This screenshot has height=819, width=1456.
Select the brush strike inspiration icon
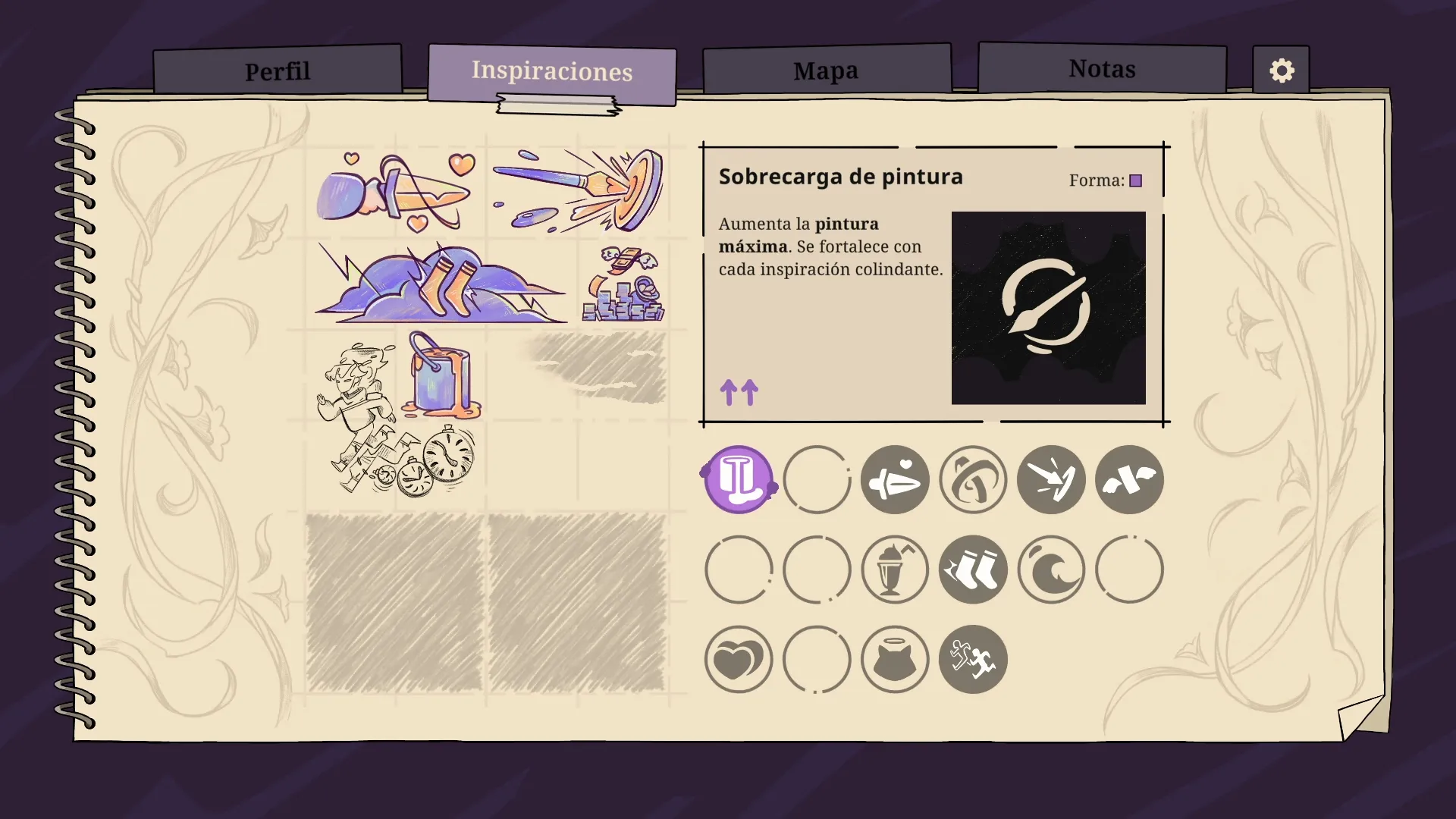point(1051,479)
